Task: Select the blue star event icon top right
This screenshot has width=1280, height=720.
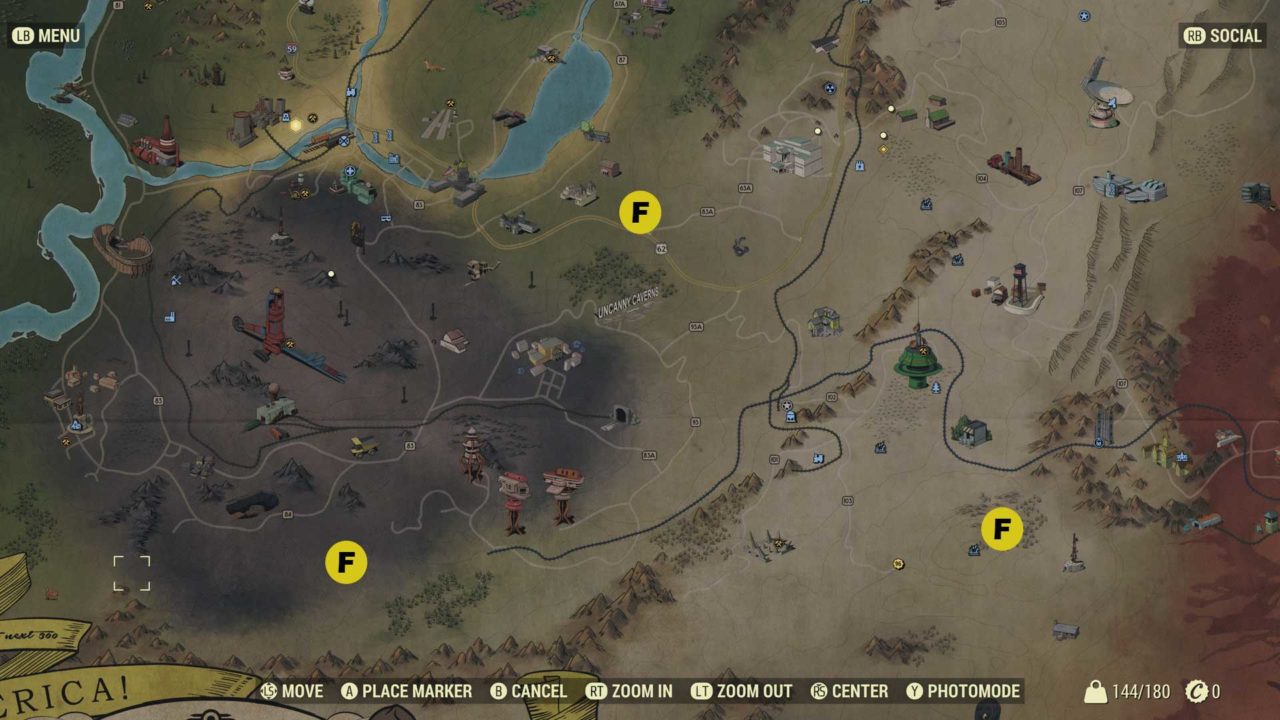Action: (1084, 16)
